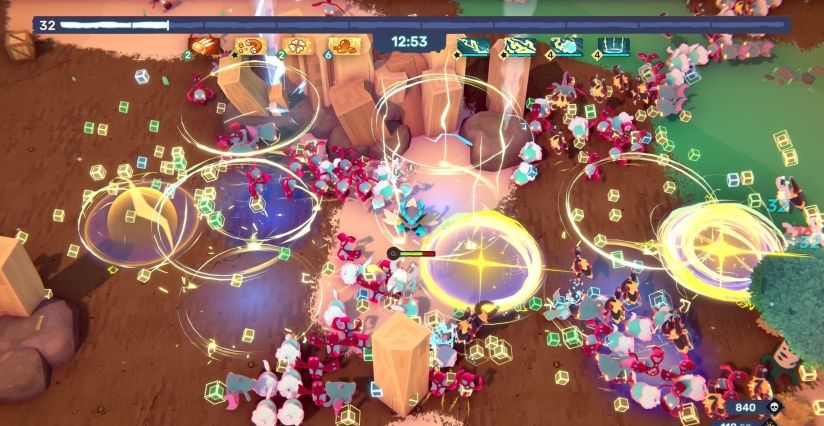Choose the four-leaf clover passive icon
The image size is (824, 426).
tap(299, 46)
